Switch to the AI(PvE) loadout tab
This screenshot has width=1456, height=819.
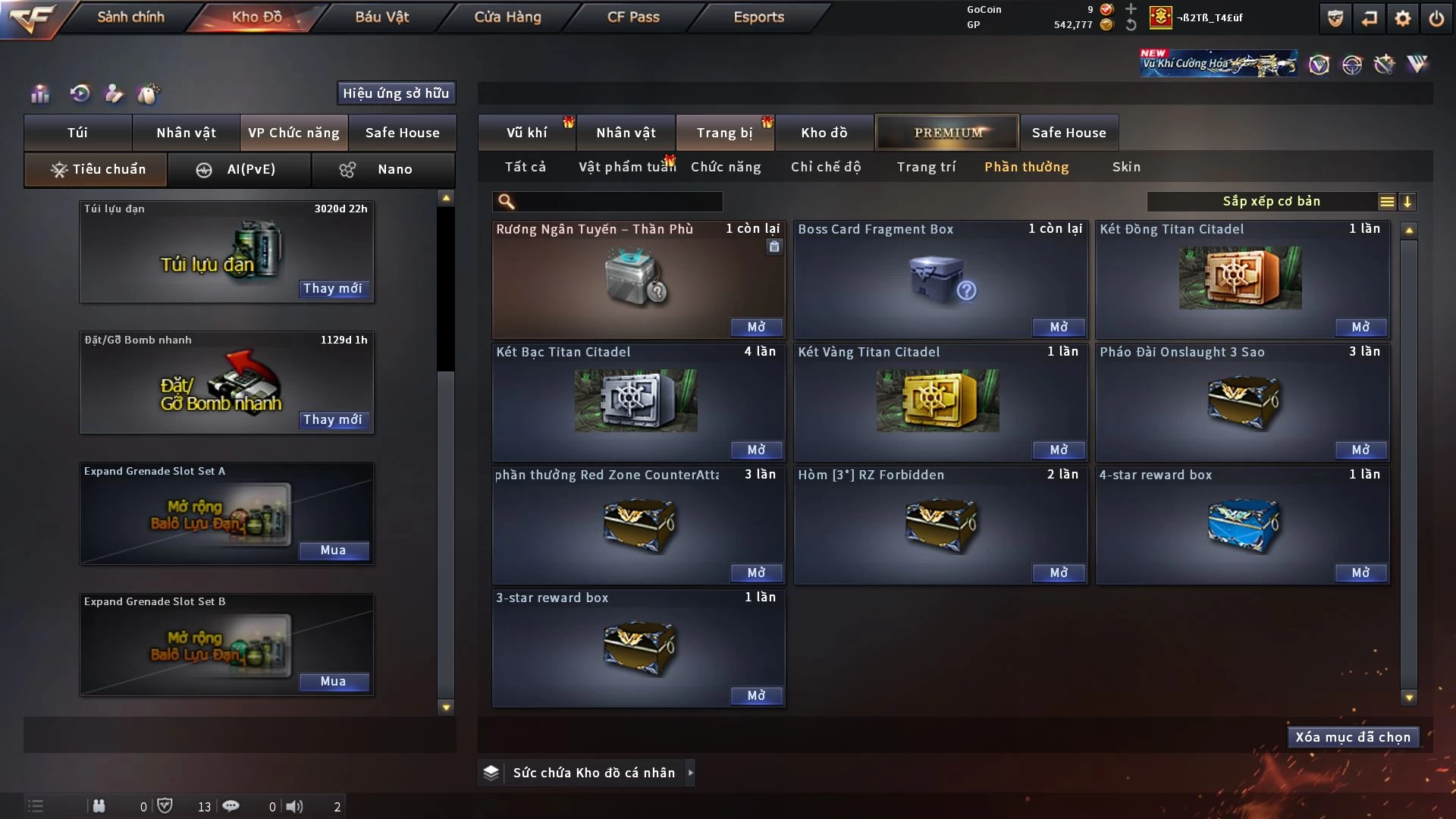point(239,169)
